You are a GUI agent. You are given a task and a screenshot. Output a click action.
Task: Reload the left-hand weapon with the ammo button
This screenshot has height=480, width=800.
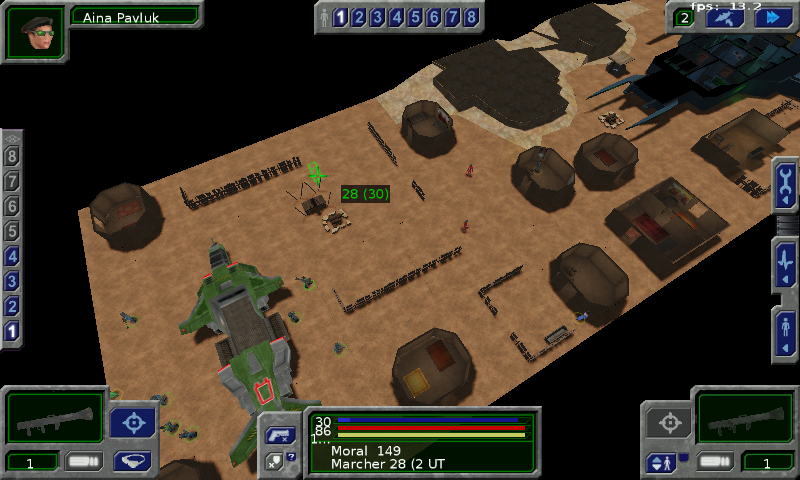click(84, 462)
